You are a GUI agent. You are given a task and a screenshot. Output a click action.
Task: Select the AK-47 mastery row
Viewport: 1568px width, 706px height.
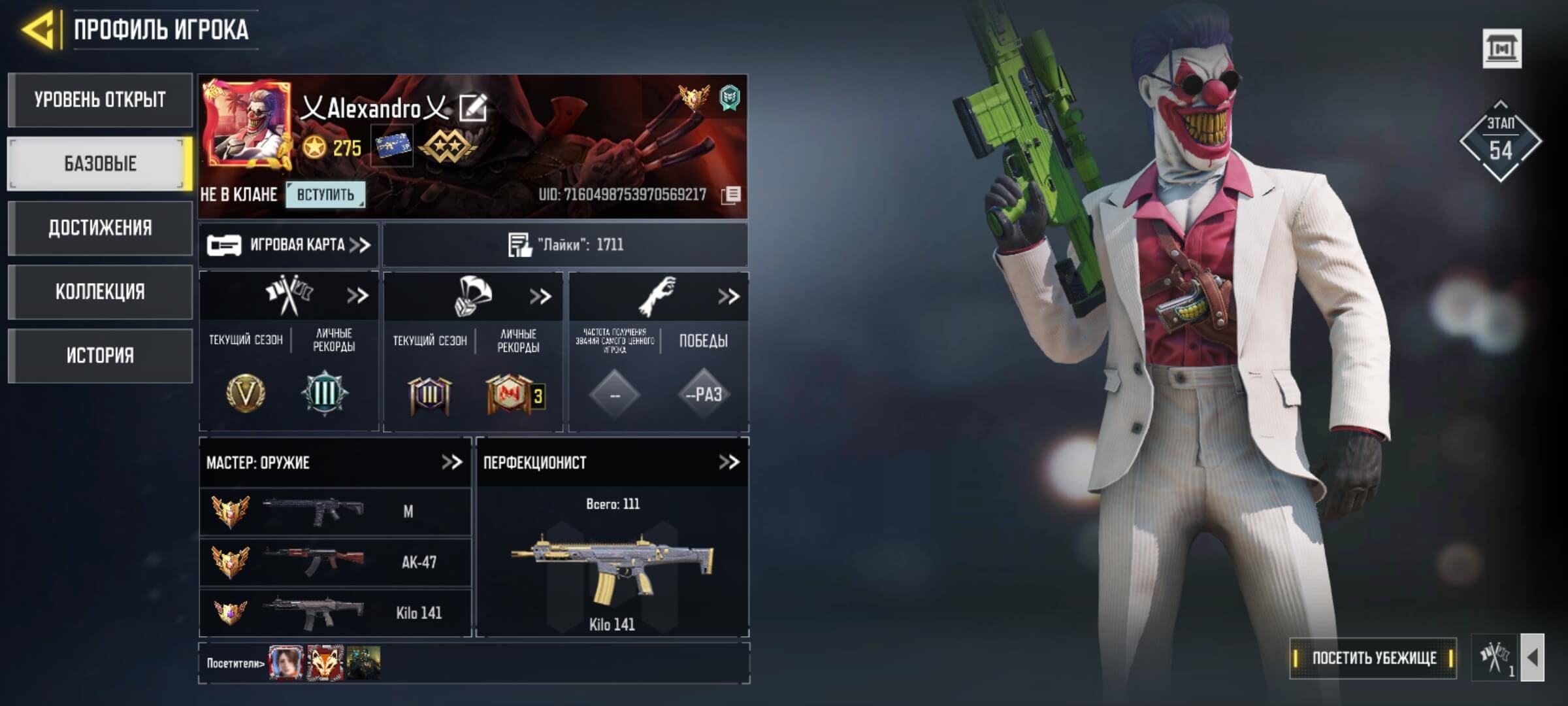(x=335, y=562)
